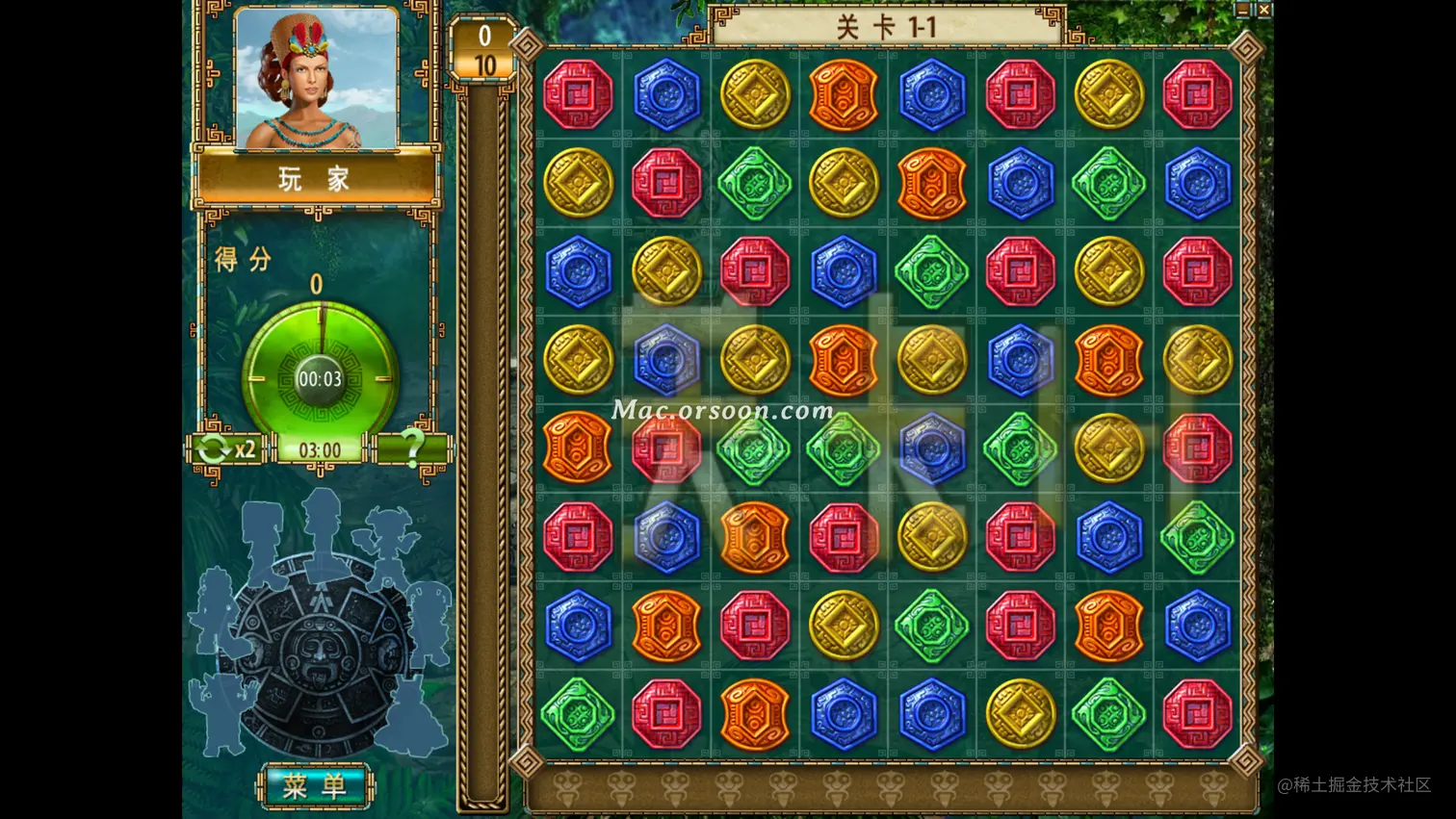Image resolution: width=1456 pixels, height=819 pixels.
Task: Minimize the game window
Action: 1242,10
